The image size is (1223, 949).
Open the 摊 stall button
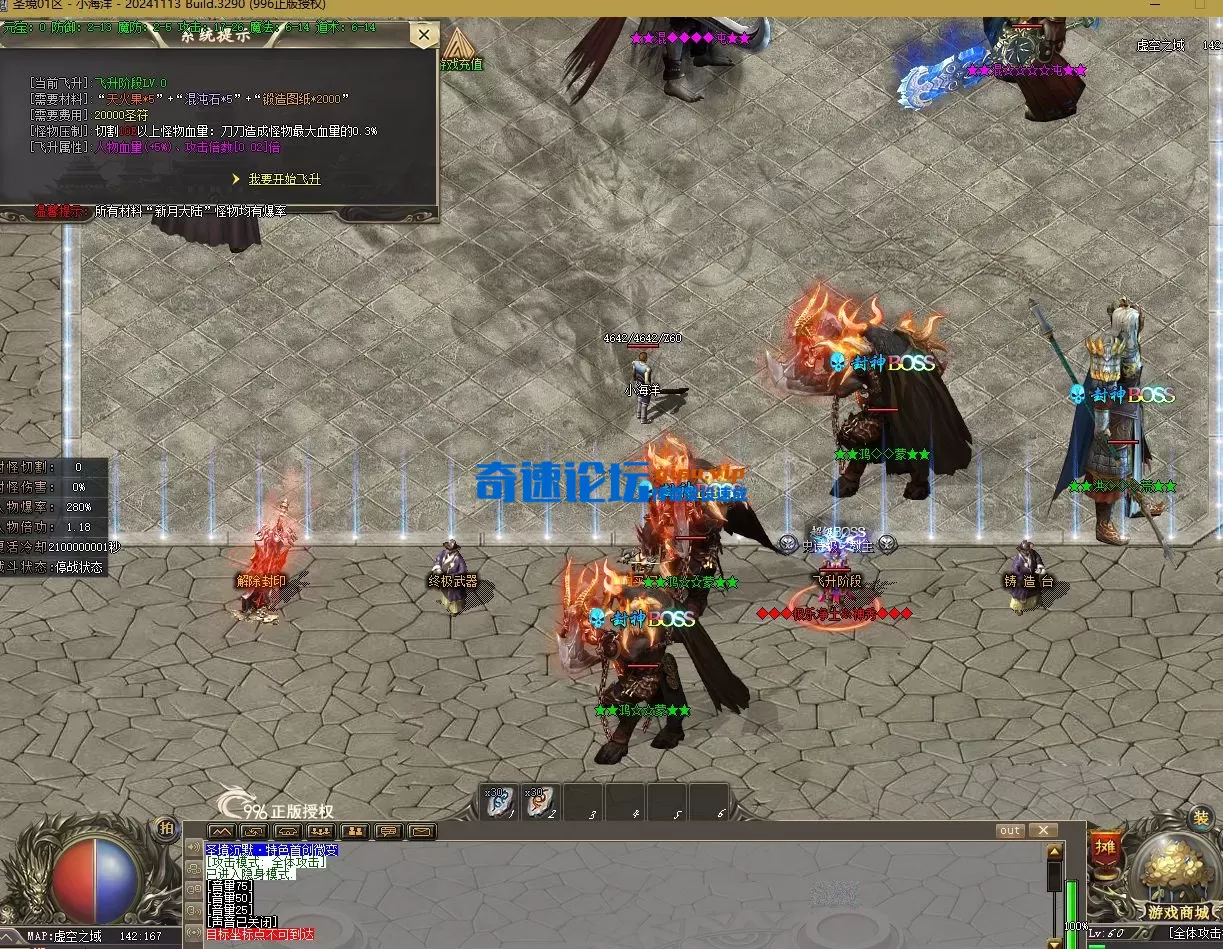pos(1105,847)
